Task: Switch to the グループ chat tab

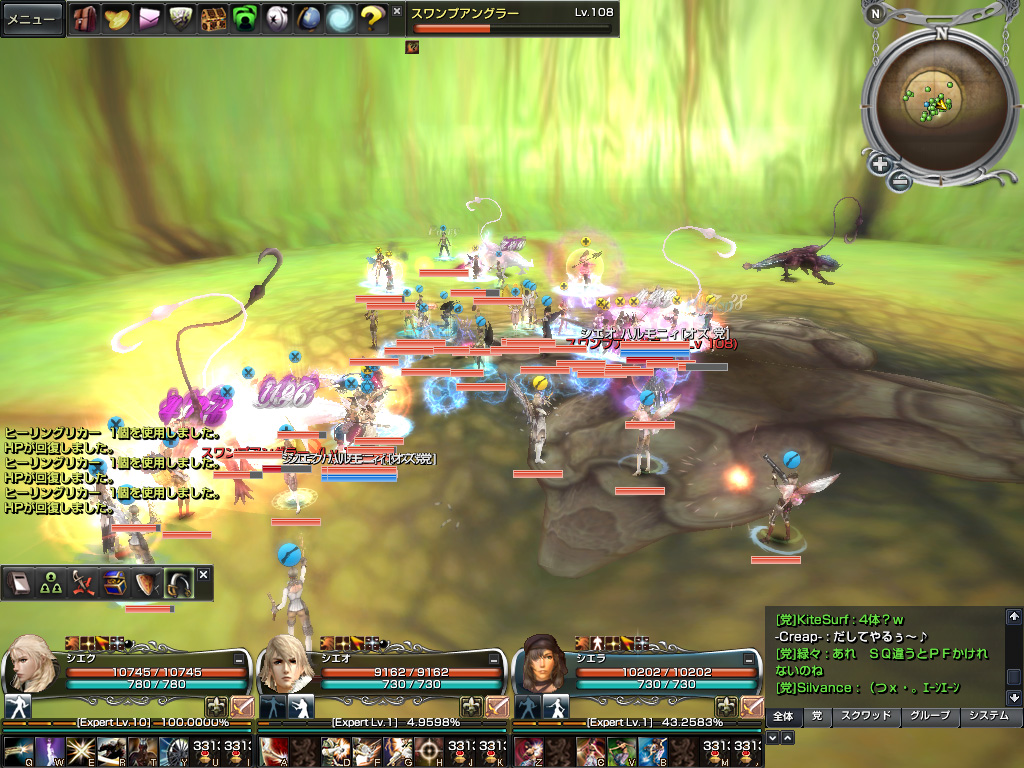Action: coord(929,716)
